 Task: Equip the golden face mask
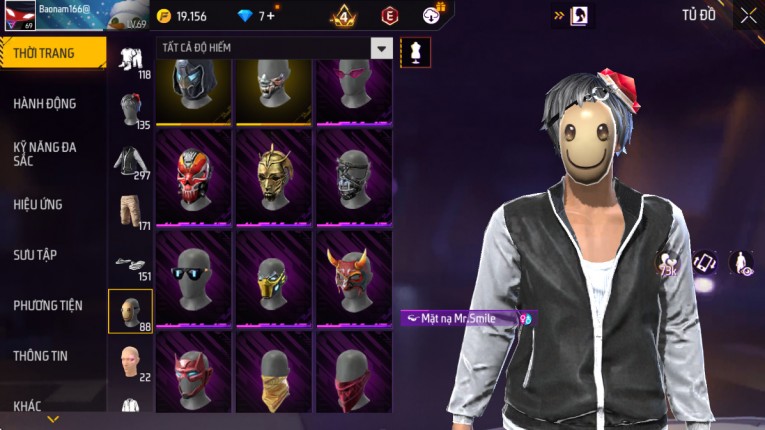(273, 179)
